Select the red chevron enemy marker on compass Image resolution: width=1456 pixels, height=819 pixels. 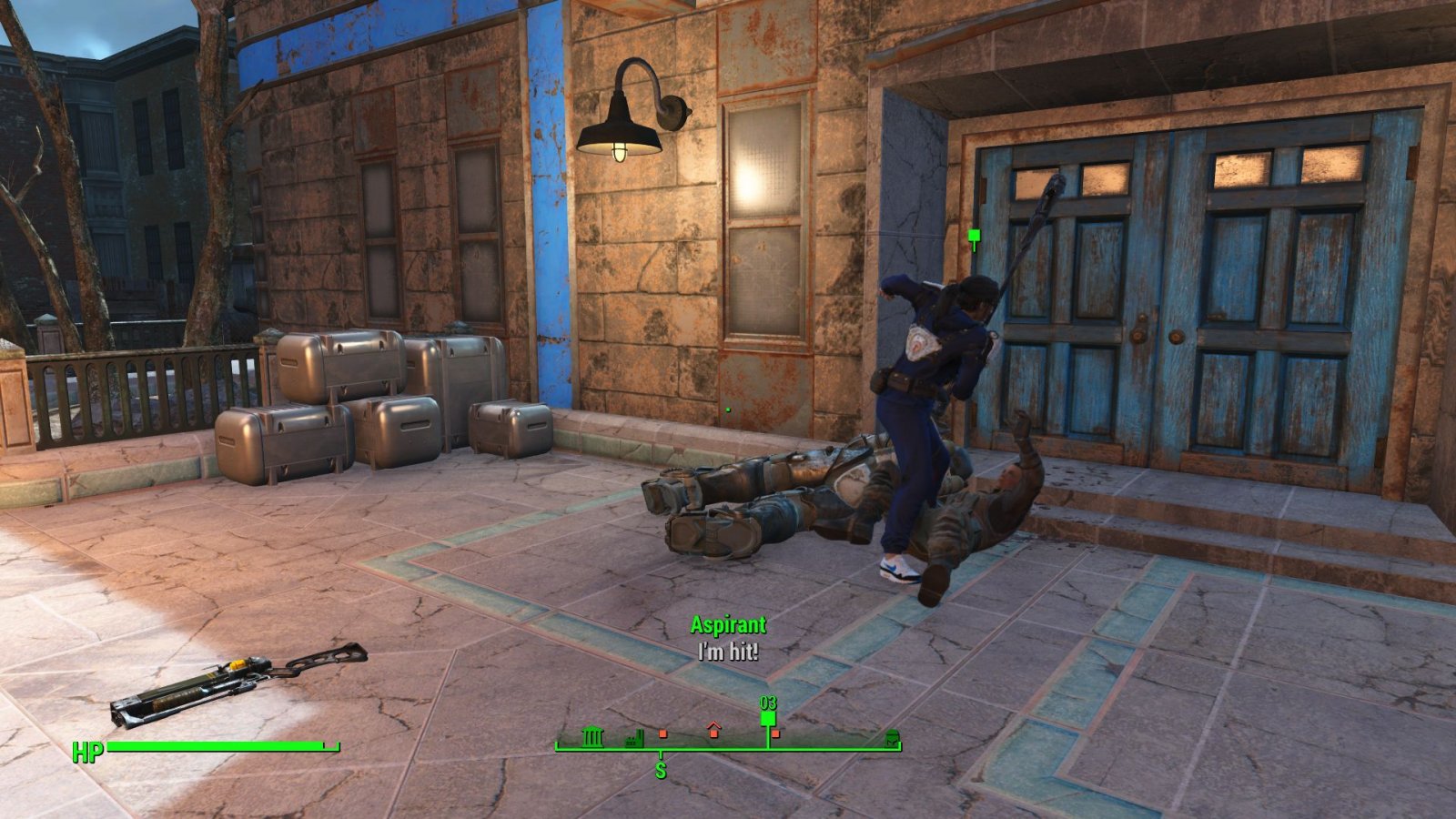point(713,729)
